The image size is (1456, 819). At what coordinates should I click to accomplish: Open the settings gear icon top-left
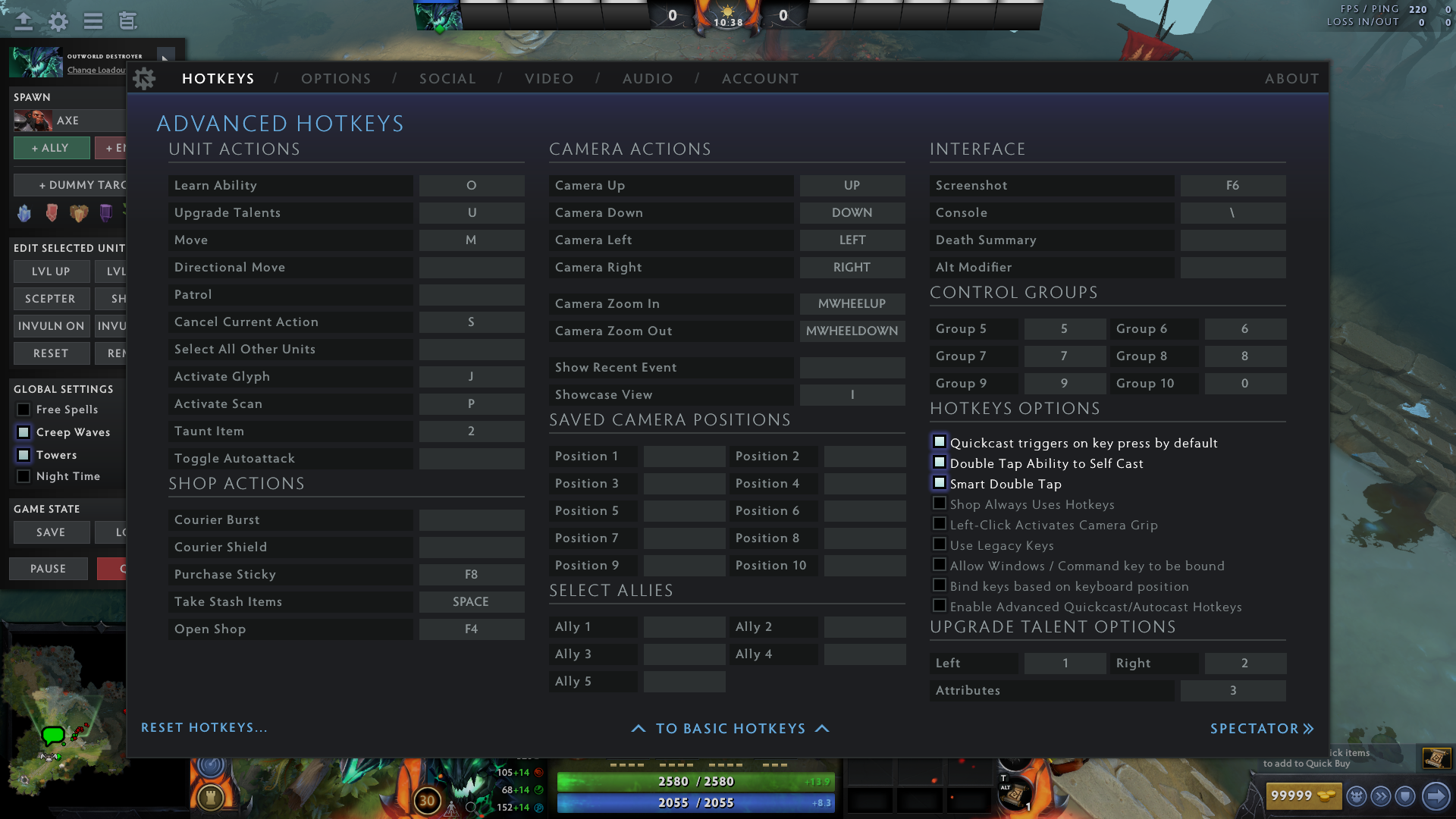coord(58,21)
